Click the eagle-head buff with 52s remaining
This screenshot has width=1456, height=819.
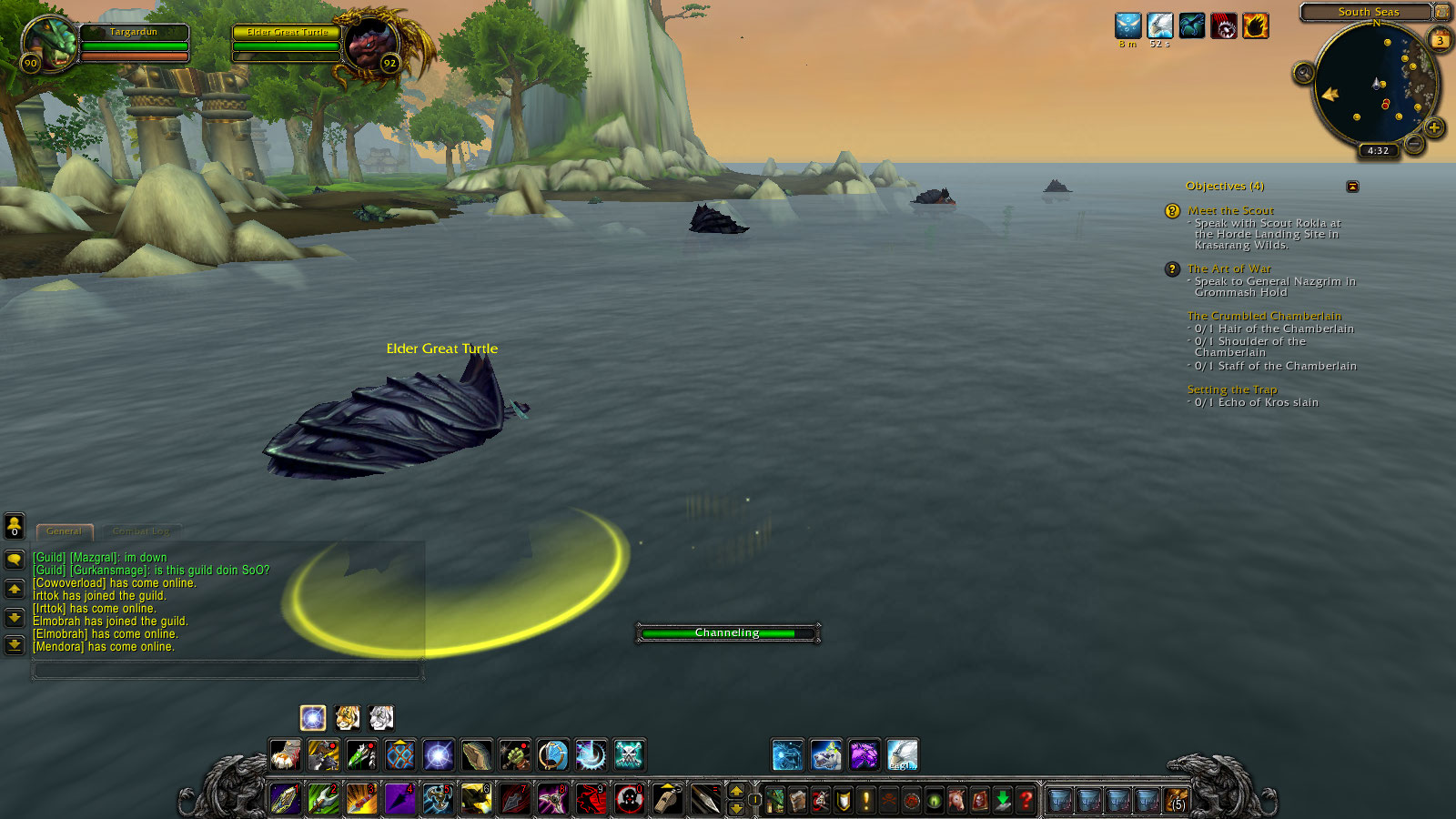tap(1160, 25)
